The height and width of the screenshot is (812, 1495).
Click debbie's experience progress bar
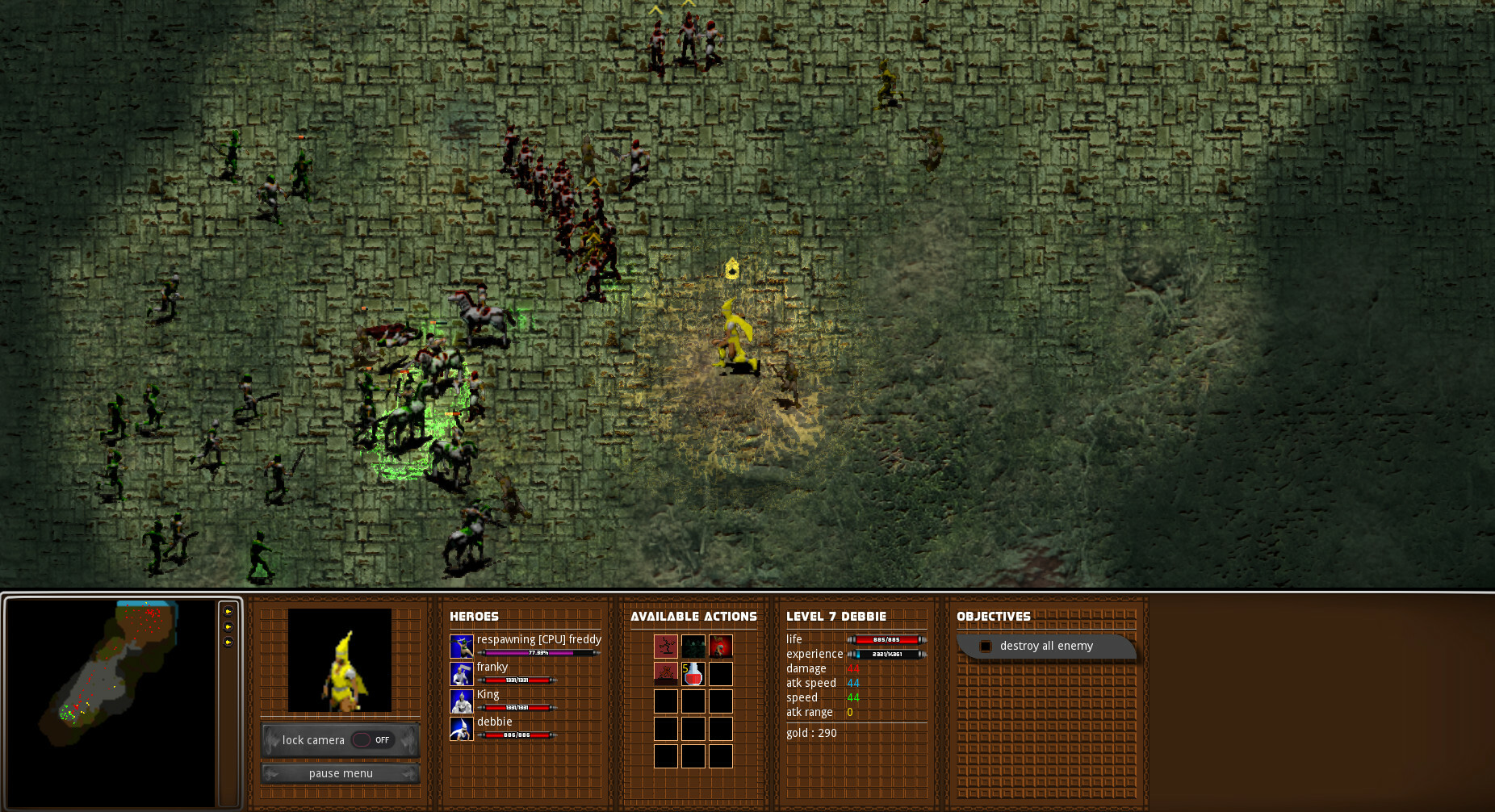coord(888,654)
